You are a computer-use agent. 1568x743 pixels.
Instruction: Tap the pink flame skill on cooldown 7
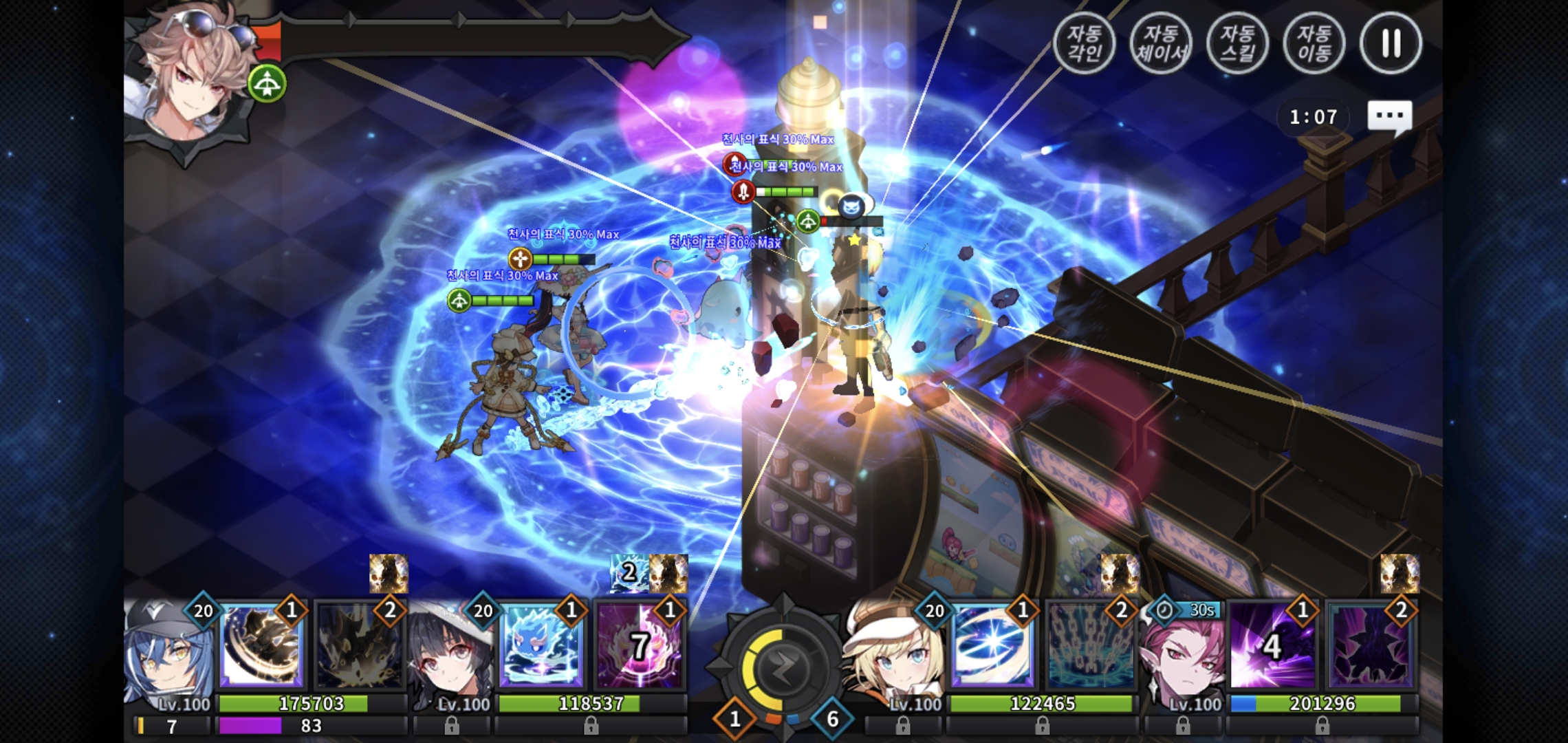(x=638, y=648)
